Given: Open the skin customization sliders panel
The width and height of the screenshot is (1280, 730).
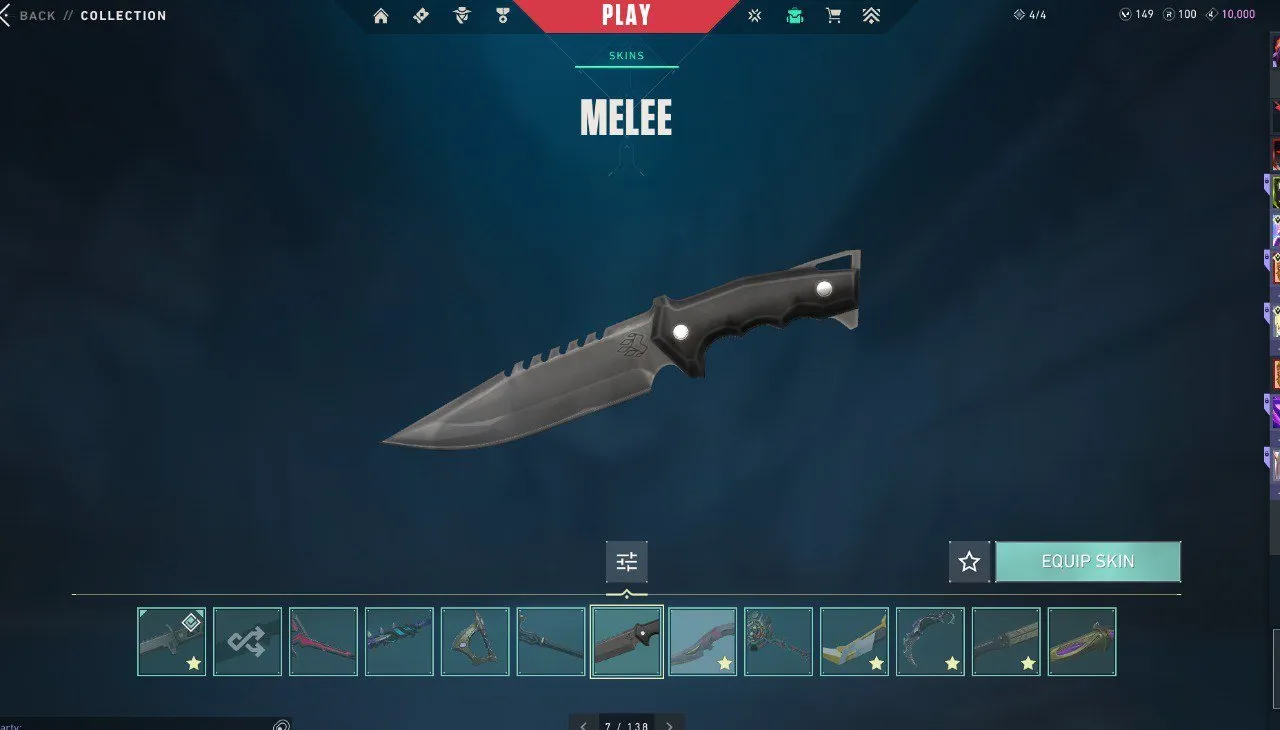Looking at the screenshot, I should (626, 561).
